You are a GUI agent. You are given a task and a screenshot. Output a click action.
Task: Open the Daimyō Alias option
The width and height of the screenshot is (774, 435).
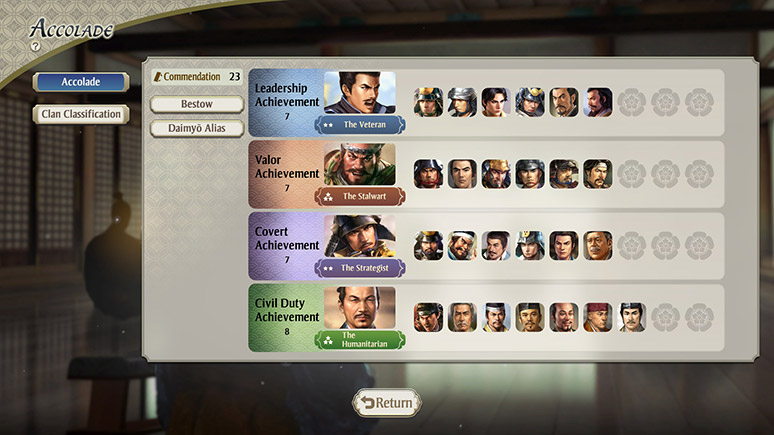197,128
